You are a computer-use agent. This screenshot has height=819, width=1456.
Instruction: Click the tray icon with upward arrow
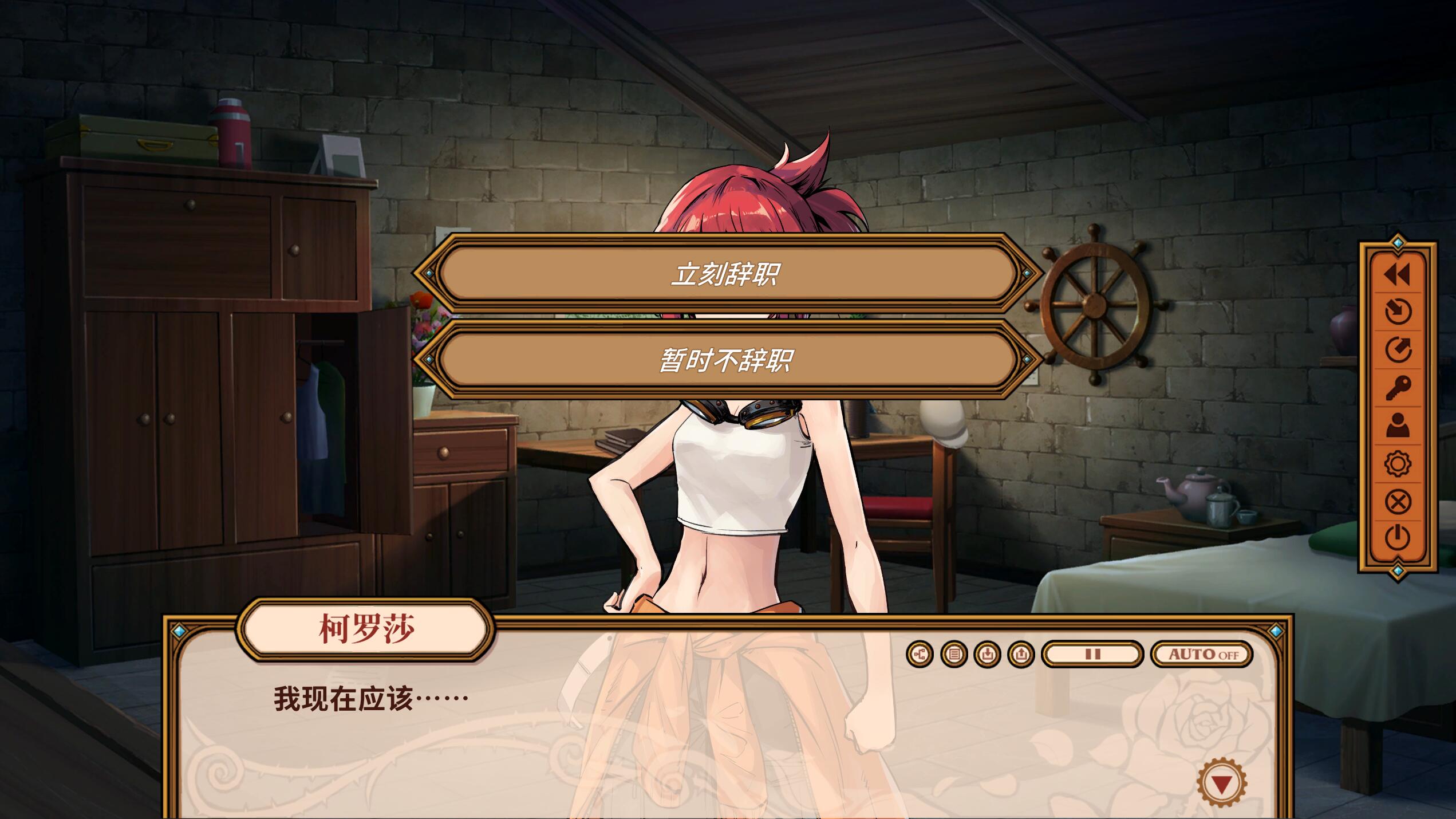[x=1021, y=654]
